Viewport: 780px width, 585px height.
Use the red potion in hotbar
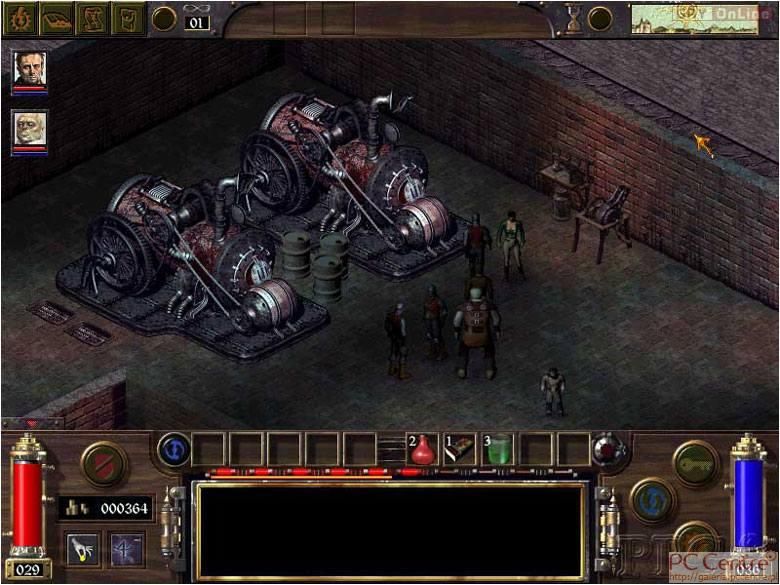pyautogui.click(x=423, y=451)
